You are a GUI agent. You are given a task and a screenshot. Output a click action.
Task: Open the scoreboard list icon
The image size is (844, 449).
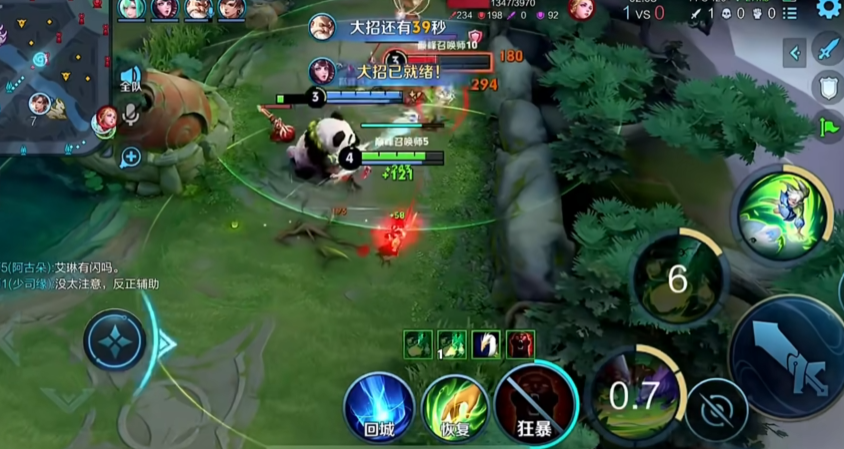pyautogui.click(x=790, y=13)
